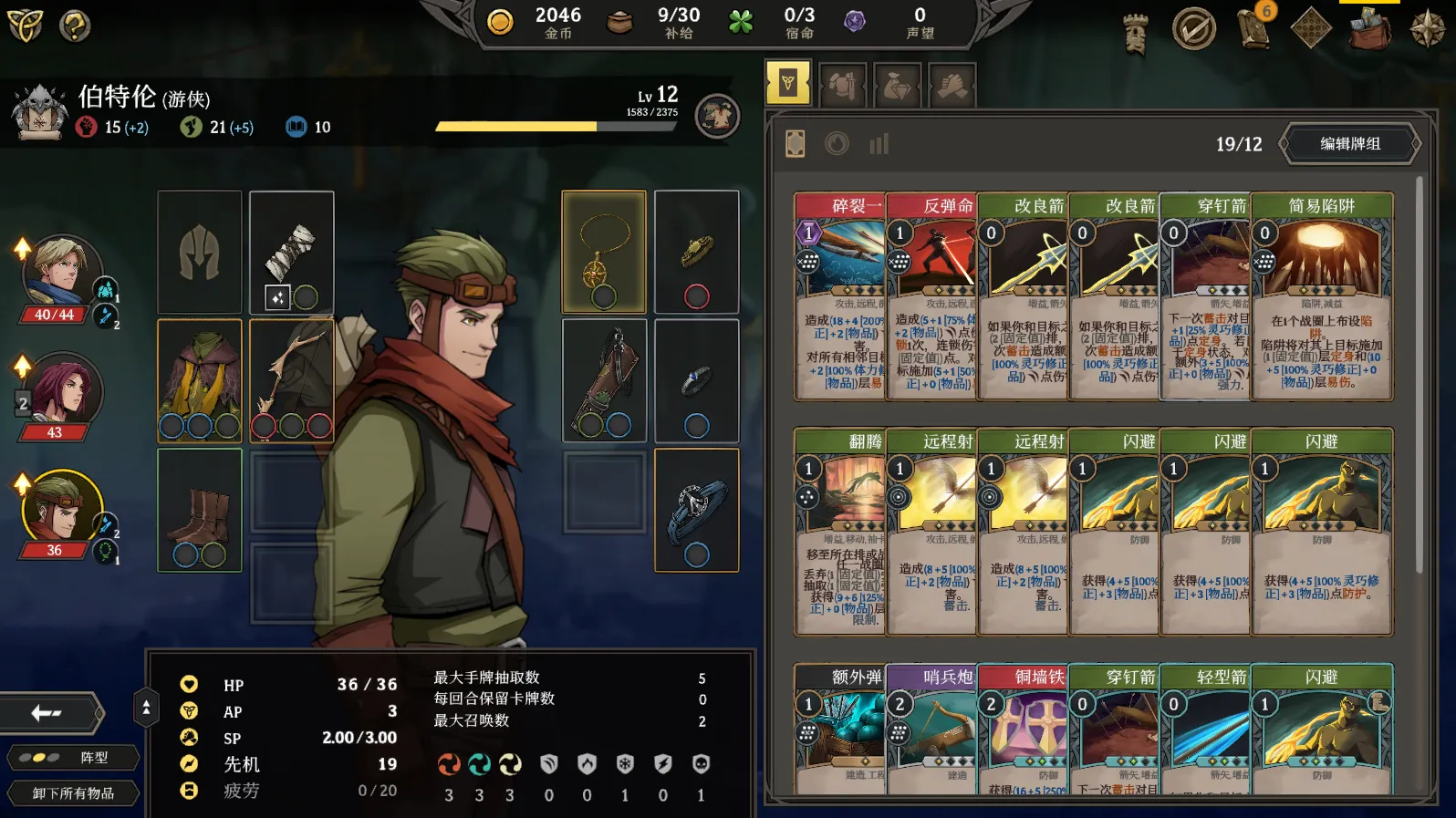The height and width of the screenshot is (818, 1456).
Task: Open the question mark help icon
Action: [x=75, y=26]
